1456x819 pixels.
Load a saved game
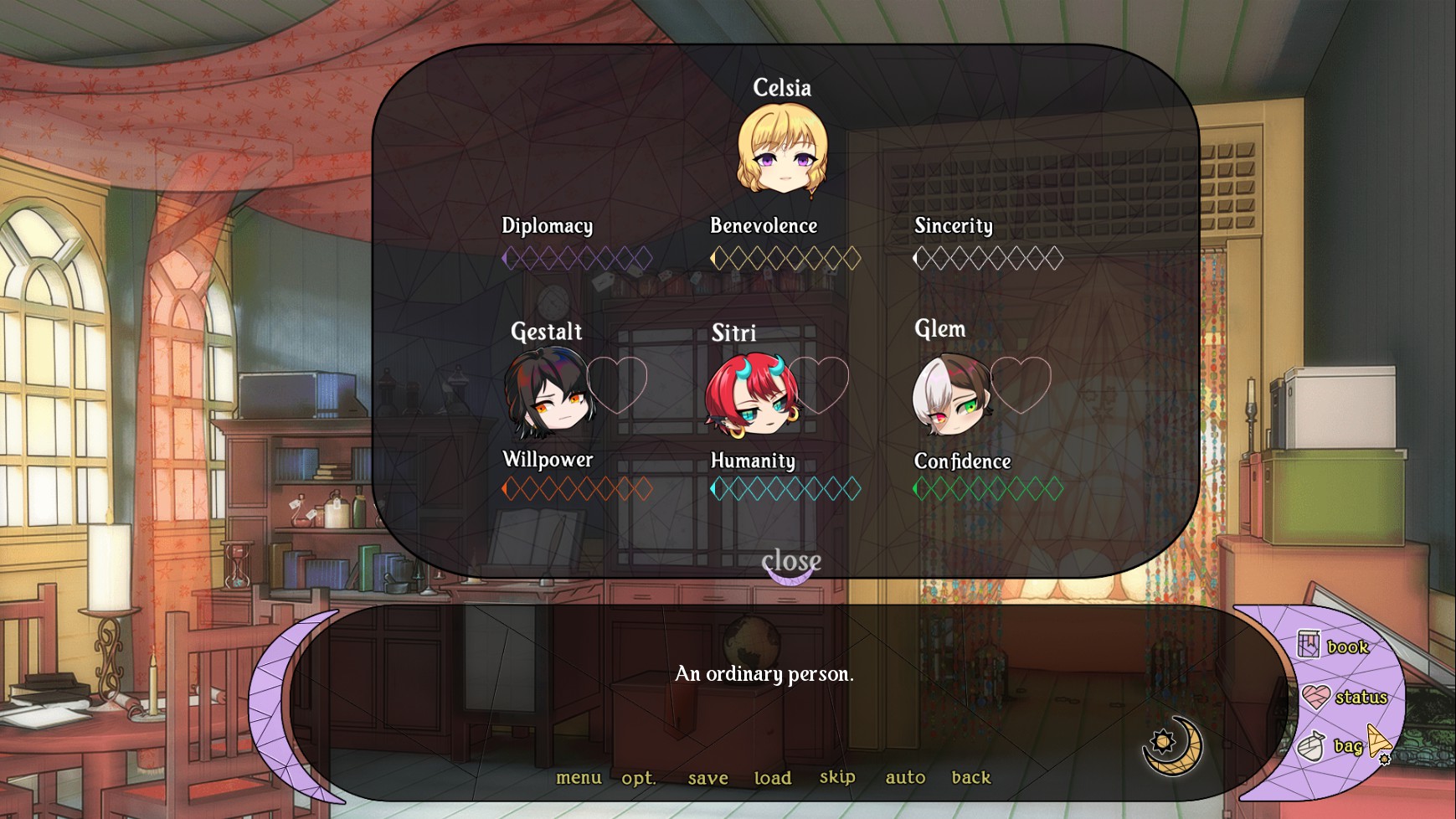(x=772, y=778)
